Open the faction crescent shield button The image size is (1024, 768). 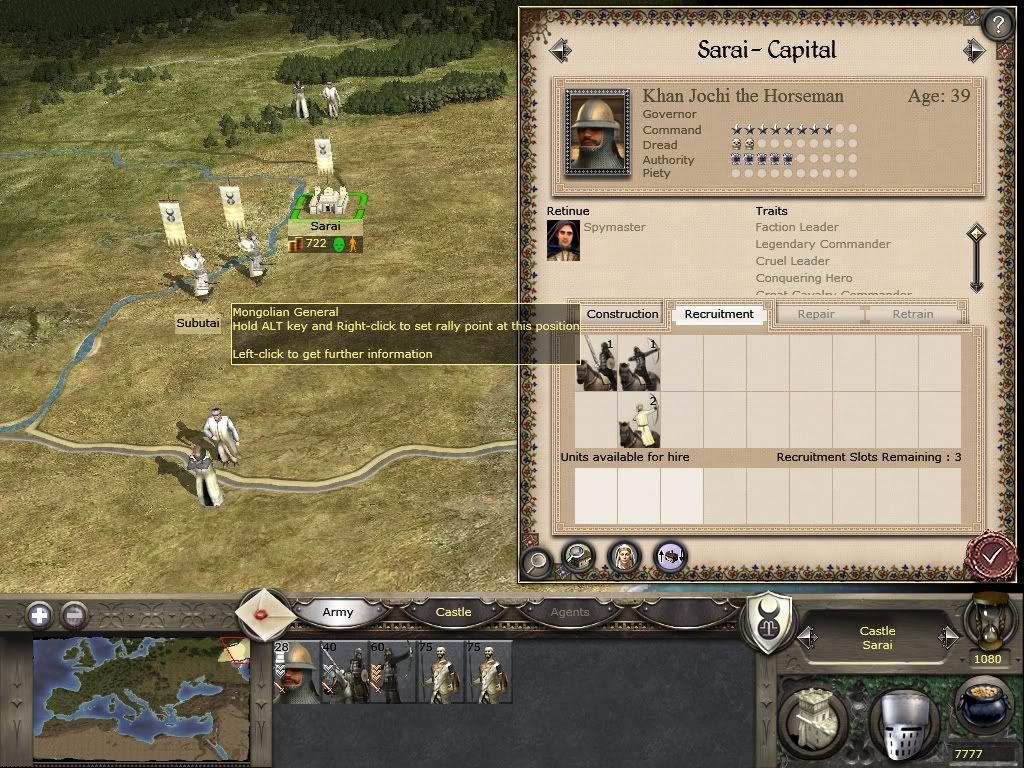pos(770,623)
